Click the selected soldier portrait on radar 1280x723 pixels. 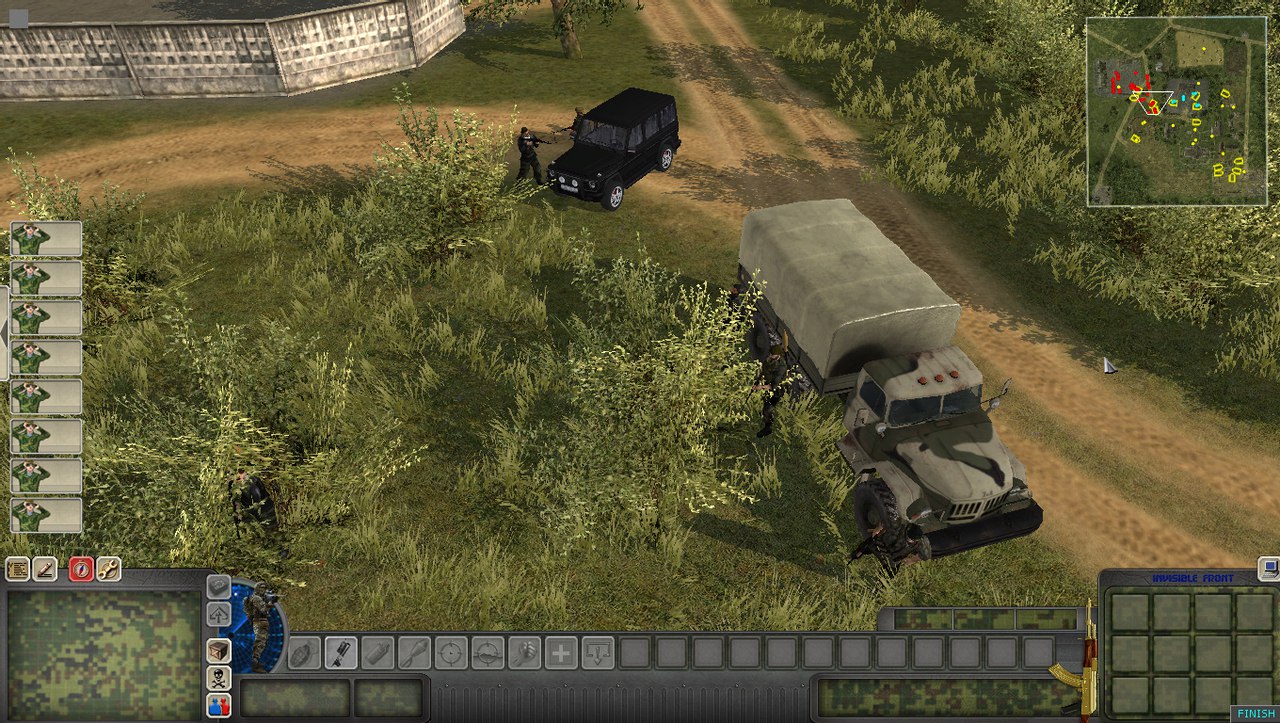[x=259, y=625]
